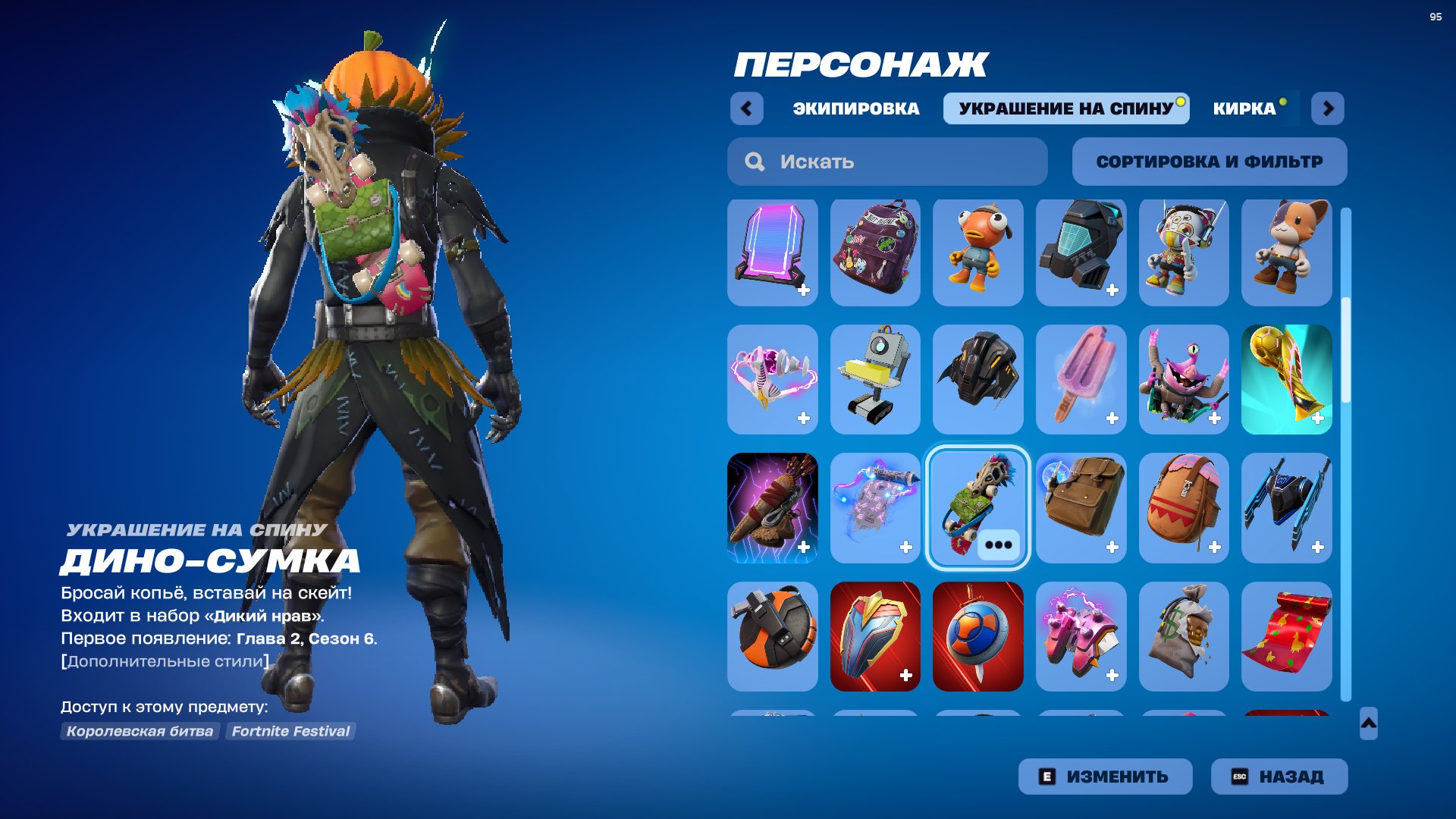Equip the pink popsicle back bling
1456x819 pixels.
pos(1081,379)
